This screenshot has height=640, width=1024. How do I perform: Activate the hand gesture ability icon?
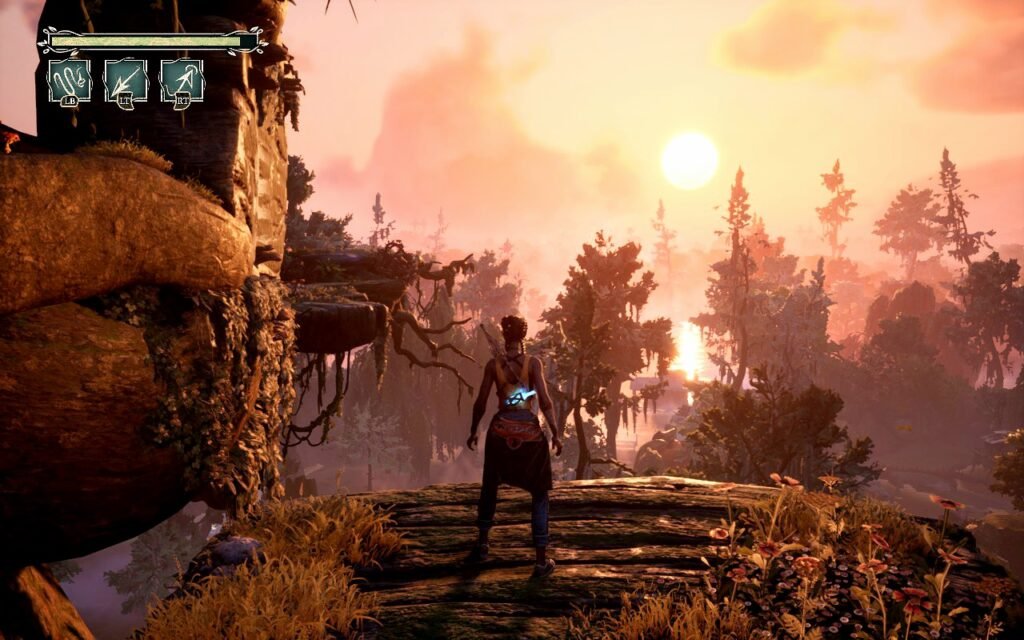[x=69, y=80]
